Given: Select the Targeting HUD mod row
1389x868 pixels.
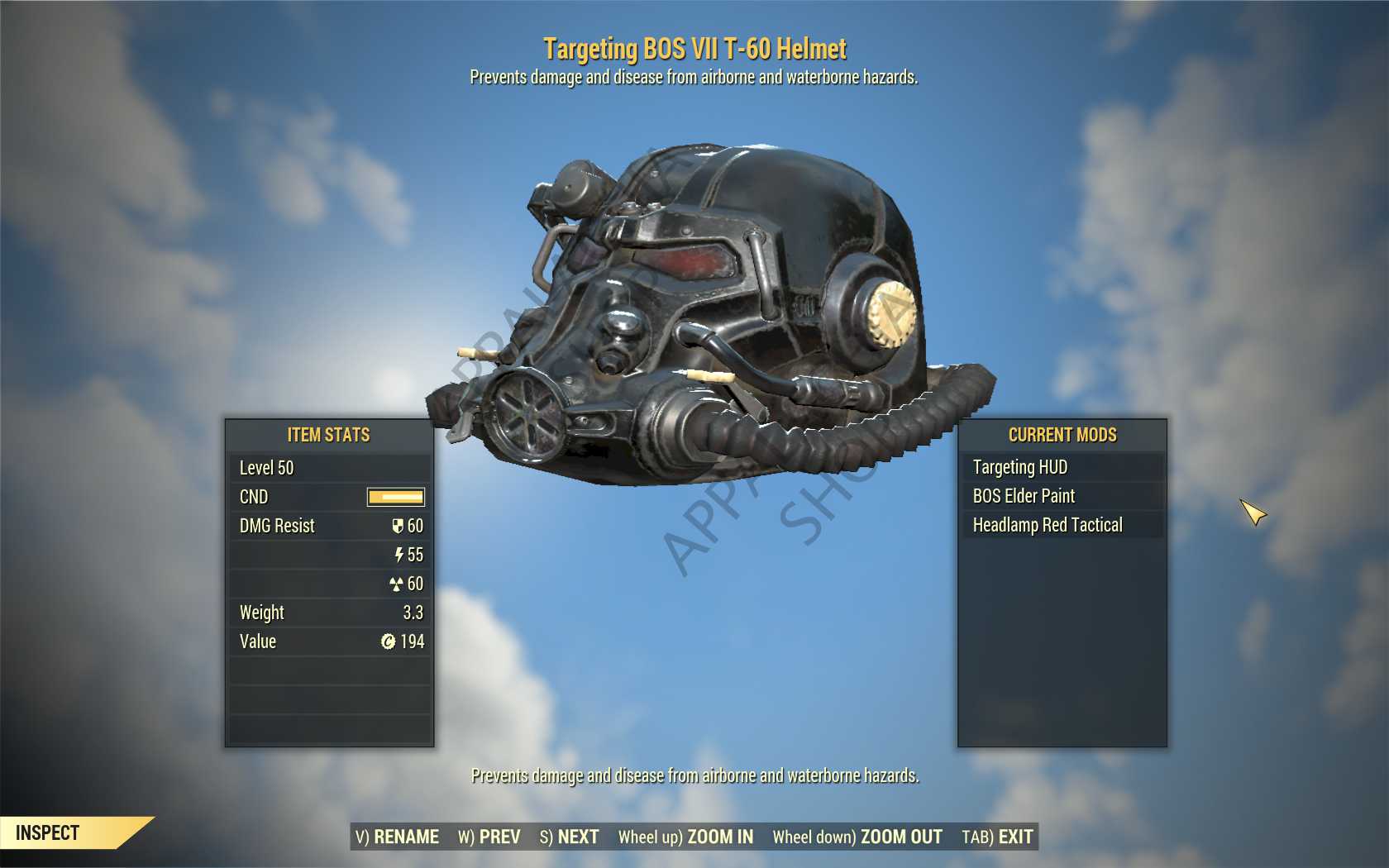Looking at the screenshot, I should pos(1062,467).
